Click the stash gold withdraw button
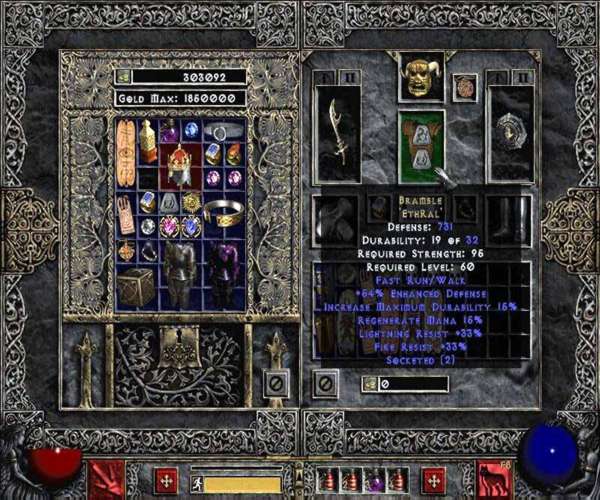The image size is (600, 500). pyautogui.click(x=122, y=76)
